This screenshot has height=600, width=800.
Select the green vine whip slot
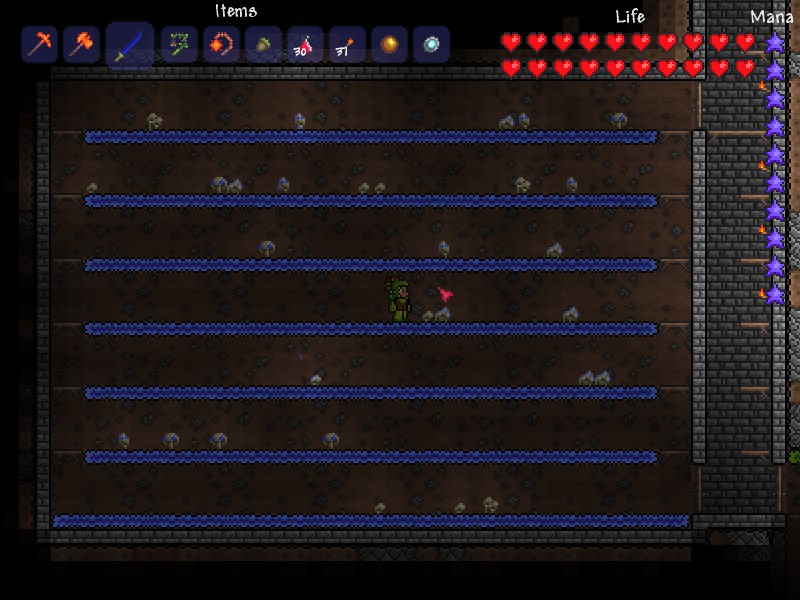179,44
